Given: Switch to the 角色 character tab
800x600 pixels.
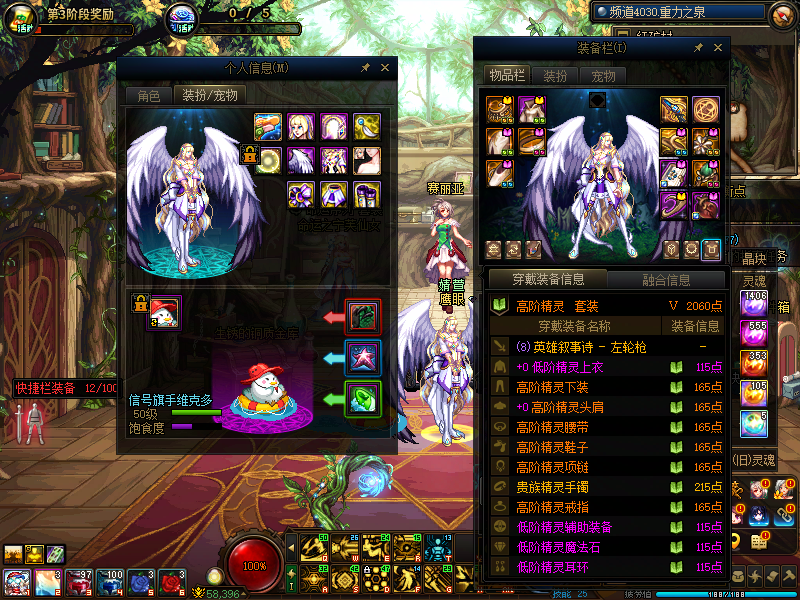Looking at the screenshot, I should (148, 96).
